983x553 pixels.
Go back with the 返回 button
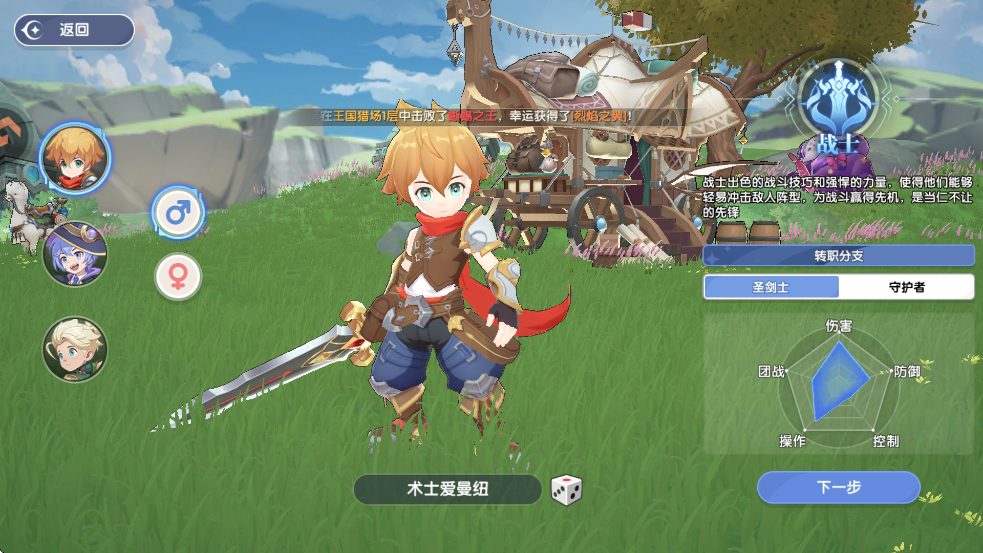(74, 30)
